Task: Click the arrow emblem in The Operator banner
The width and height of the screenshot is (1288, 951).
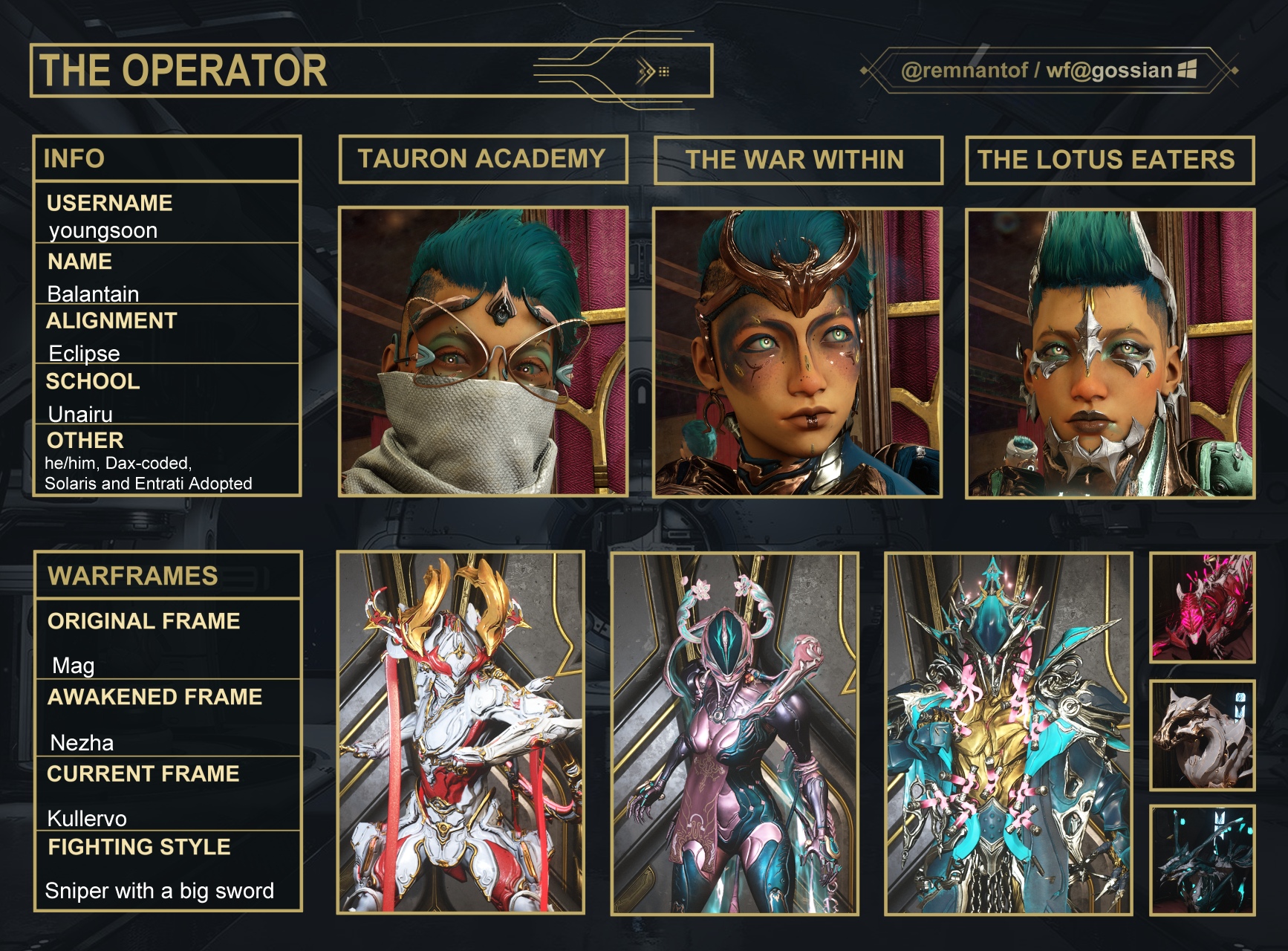Action: pyautogui.click(x=653, y=72)
